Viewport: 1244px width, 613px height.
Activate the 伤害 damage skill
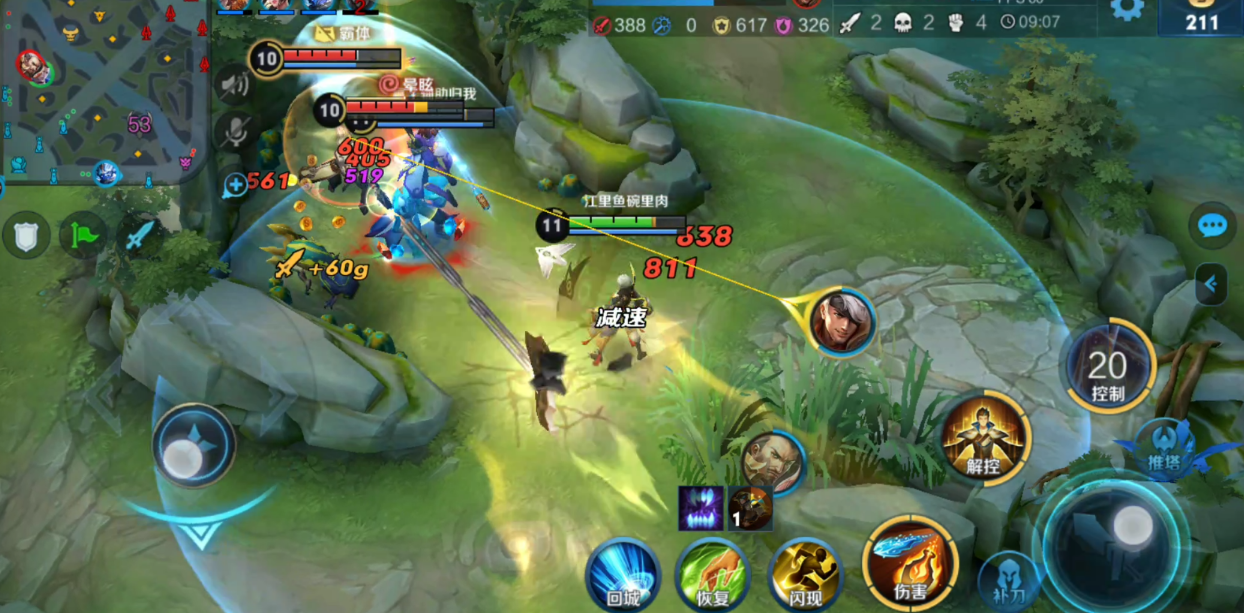tap(909, 562)
